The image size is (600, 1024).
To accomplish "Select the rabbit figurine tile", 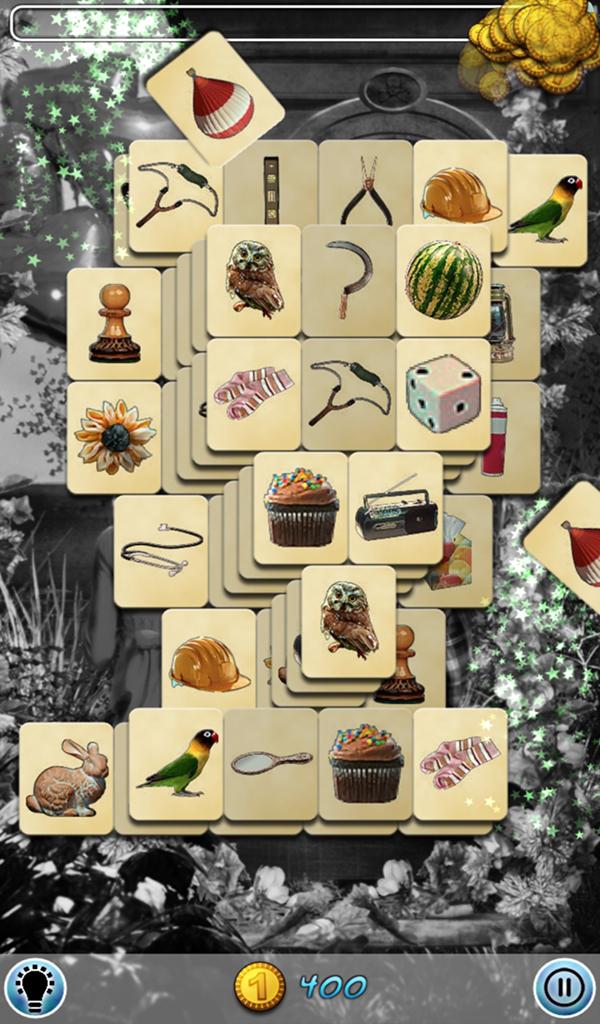I will point(67,778).
